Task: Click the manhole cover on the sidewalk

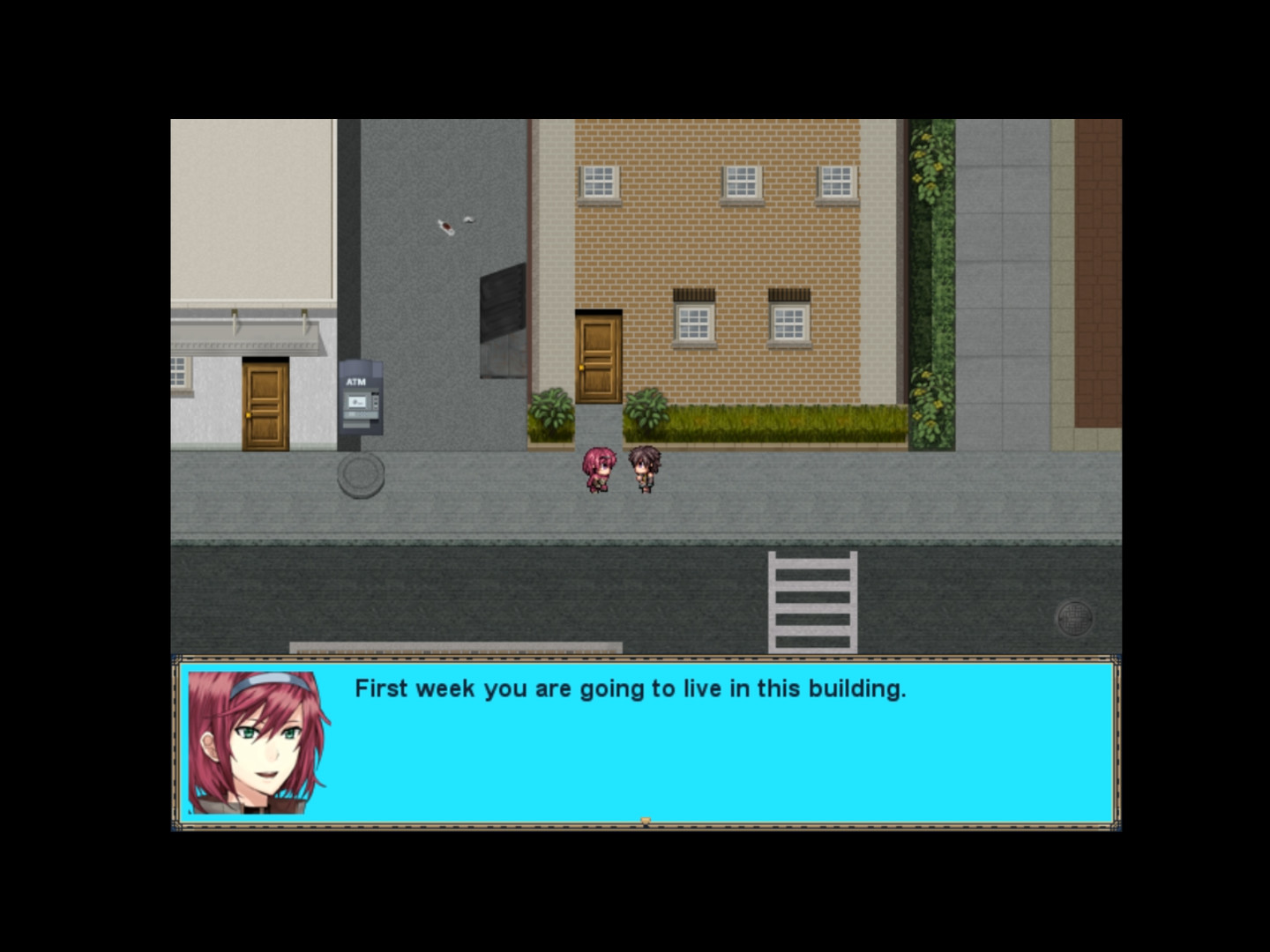Action: (359, 474)
